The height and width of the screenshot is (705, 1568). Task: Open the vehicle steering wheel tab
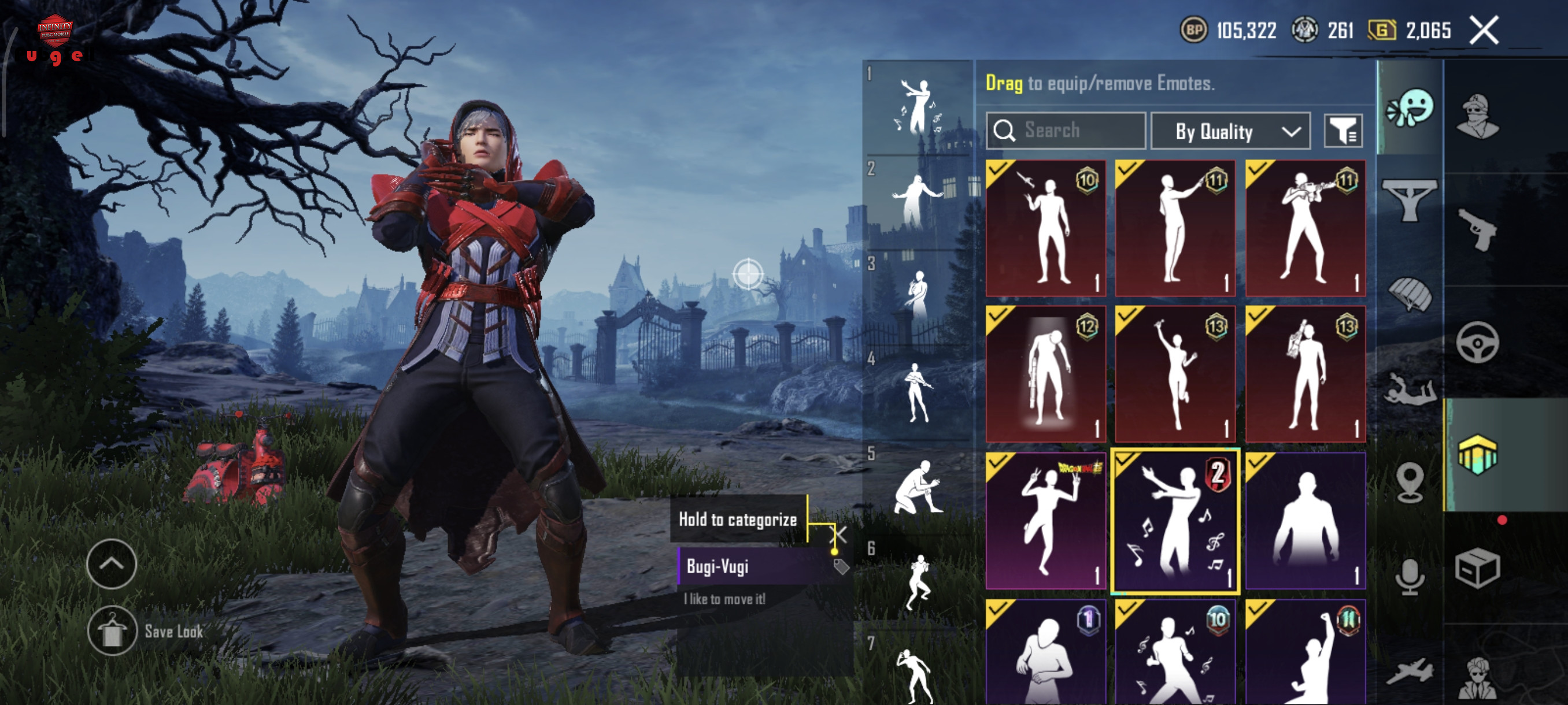pos(1477,343)
